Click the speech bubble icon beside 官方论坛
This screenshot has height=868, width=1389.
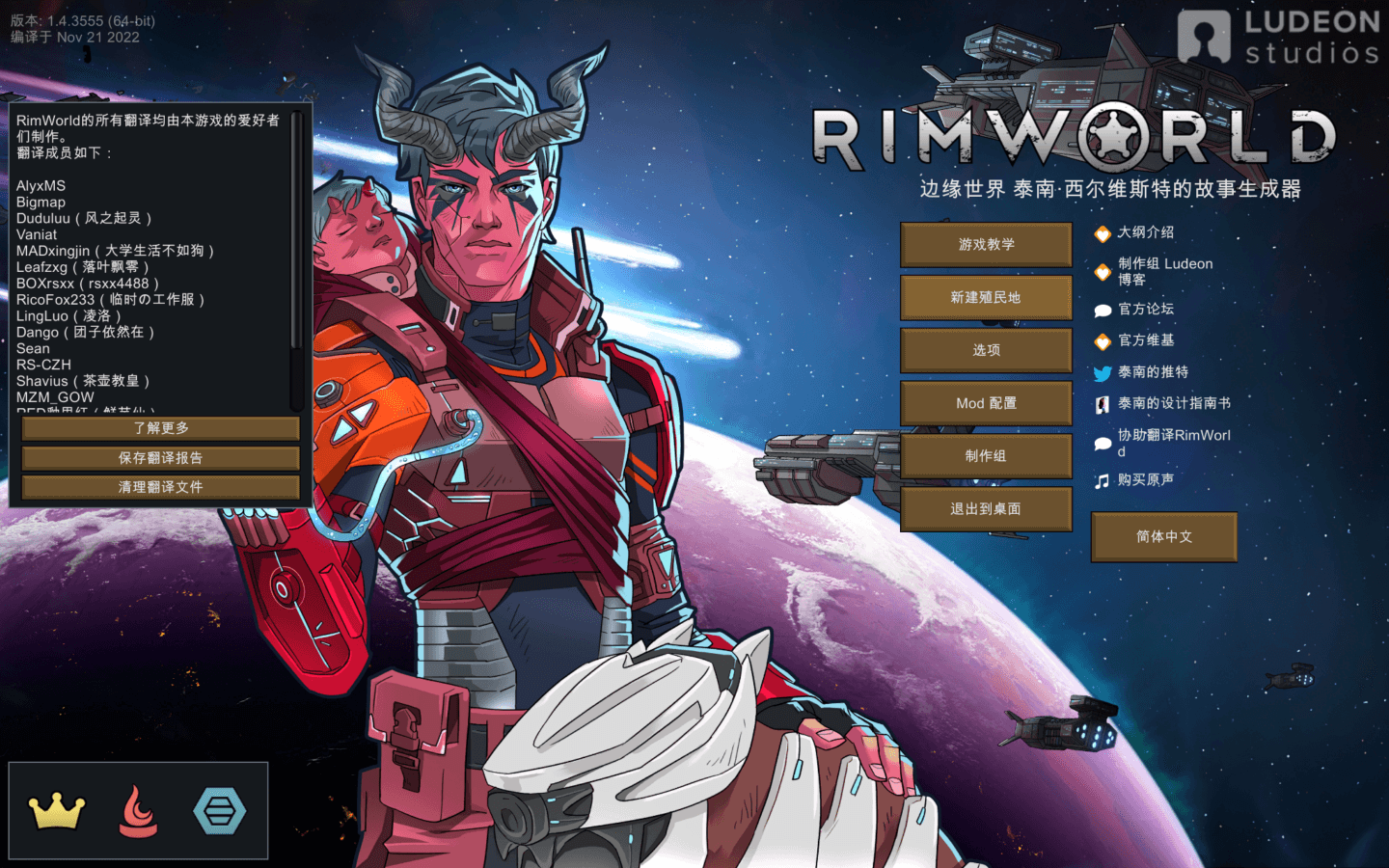[x=1103, y=309]
